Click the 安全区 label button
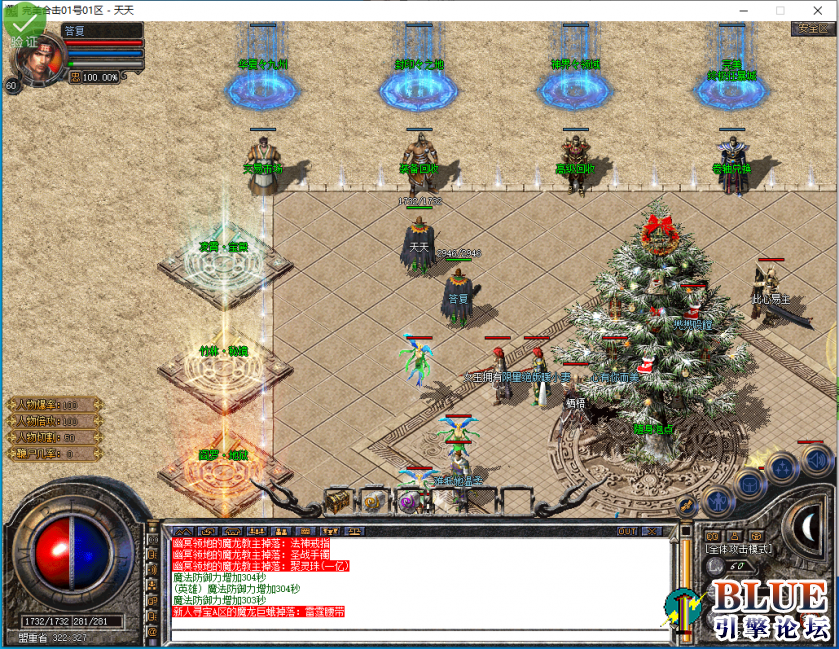Viewport: 839px width, 649px height. 812,29
